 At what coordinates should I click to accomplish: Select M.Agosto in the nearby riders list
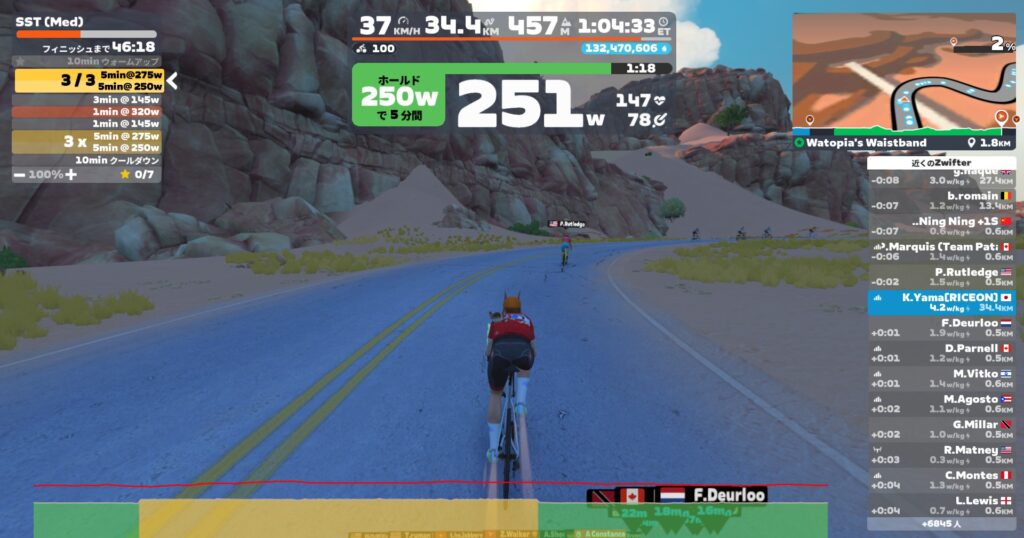(941, 404)
